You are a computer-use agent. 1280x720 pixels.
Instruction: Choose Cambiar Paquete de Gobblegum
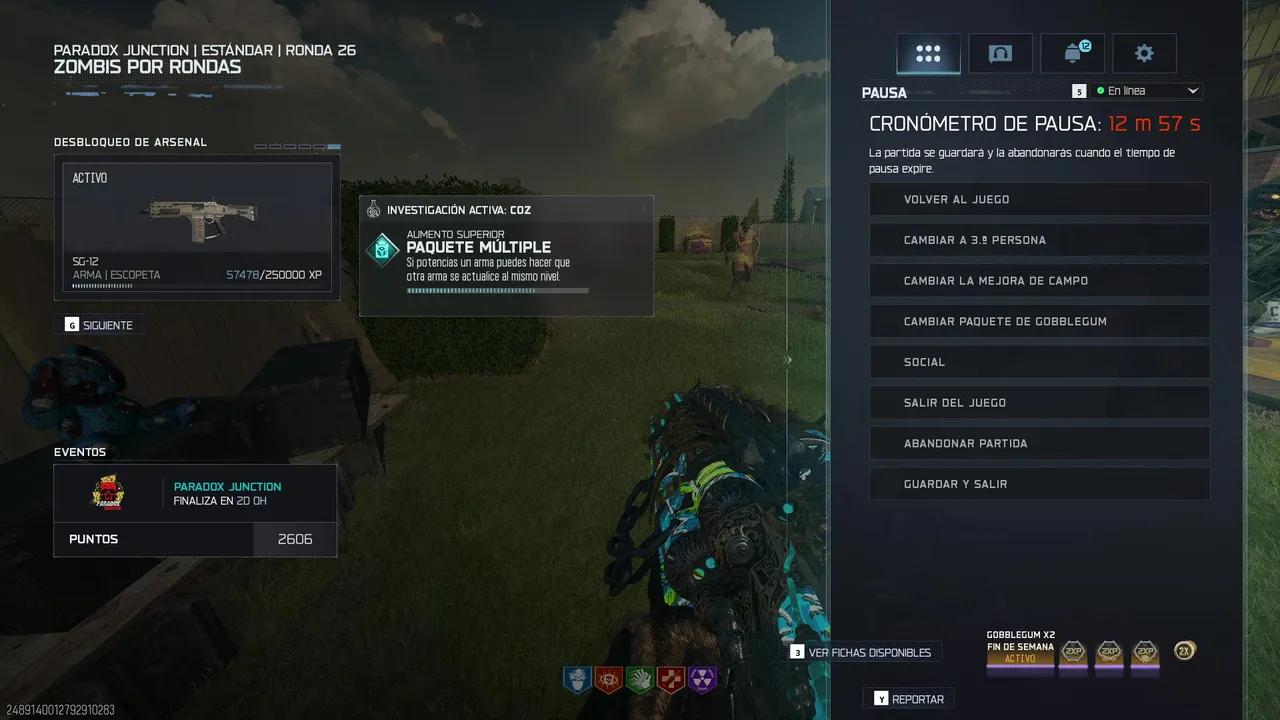click(x=1039, y=321)
